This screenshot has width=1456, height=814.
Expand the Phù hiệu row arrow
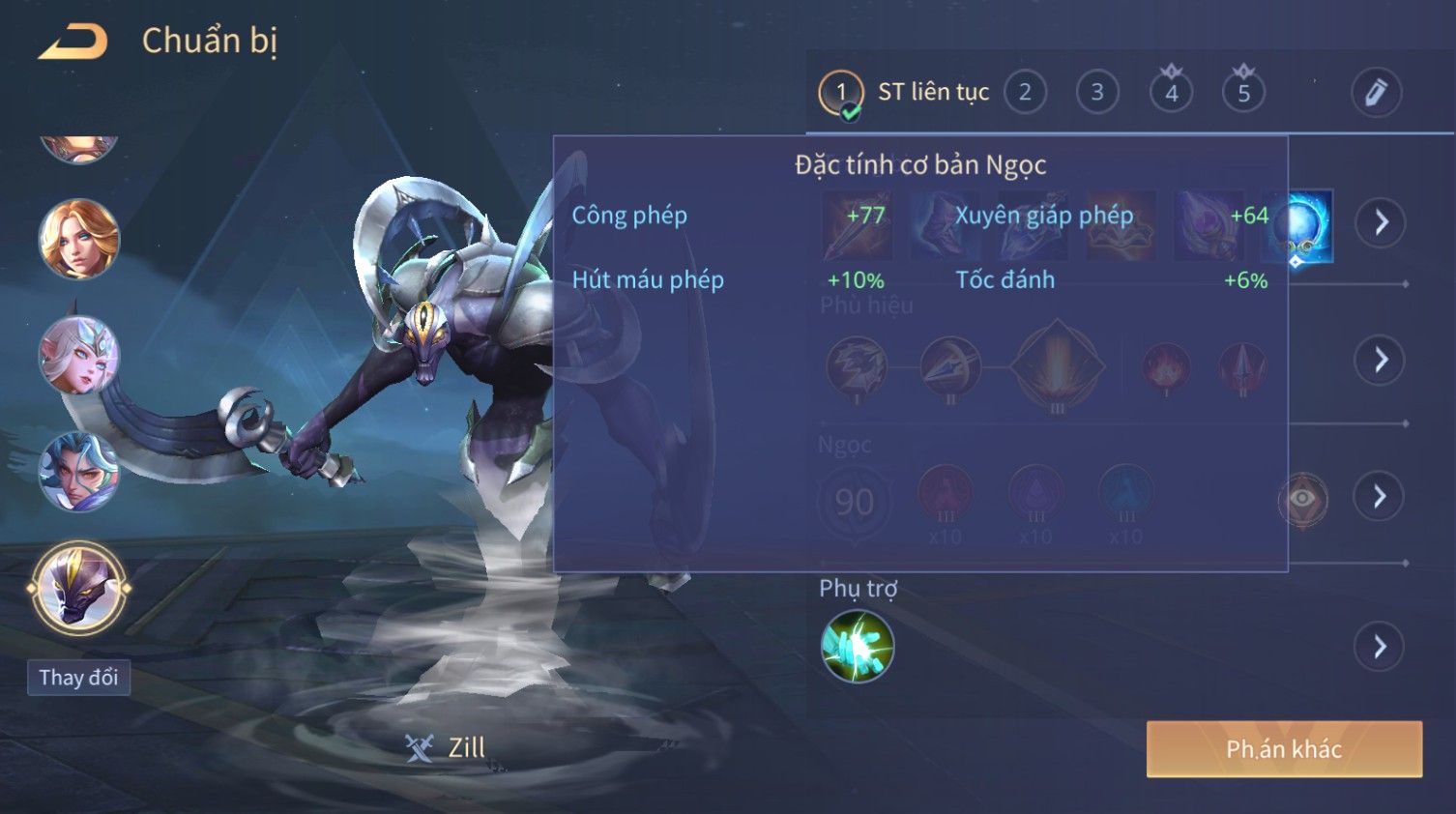[x=1380, y=361]
